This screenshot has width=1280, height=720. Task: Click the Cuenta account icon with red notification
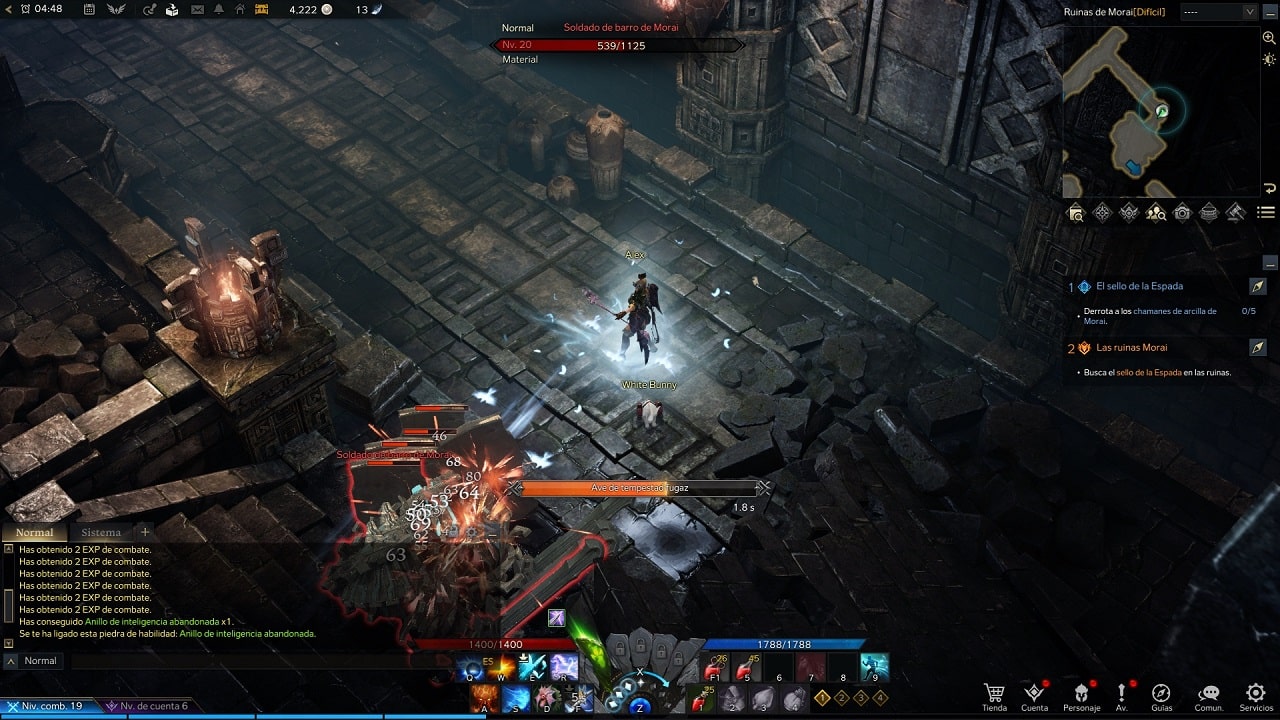pyautogui.click(x=1036, y=691)
